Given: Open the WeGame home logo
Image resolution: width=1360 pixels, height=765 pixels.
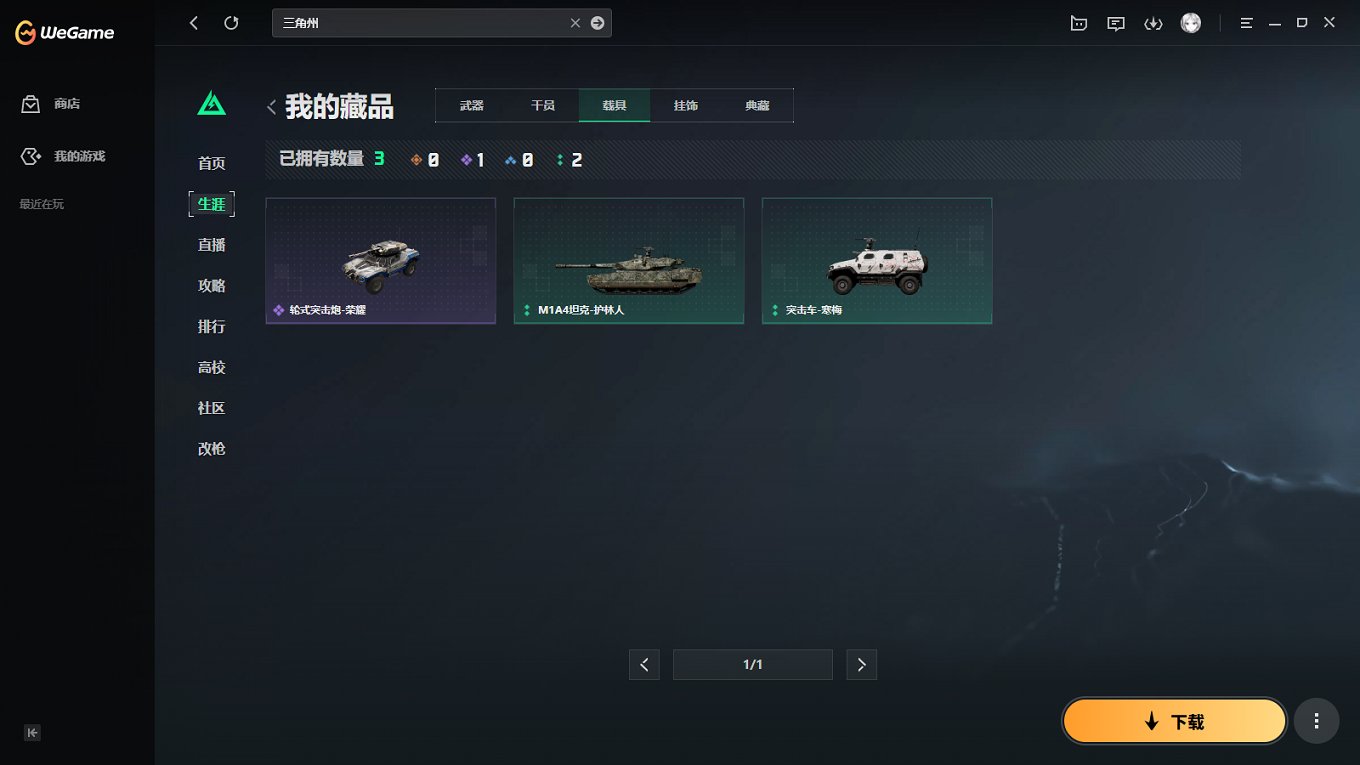Looking at the screenshot, I should pos(62,32).
